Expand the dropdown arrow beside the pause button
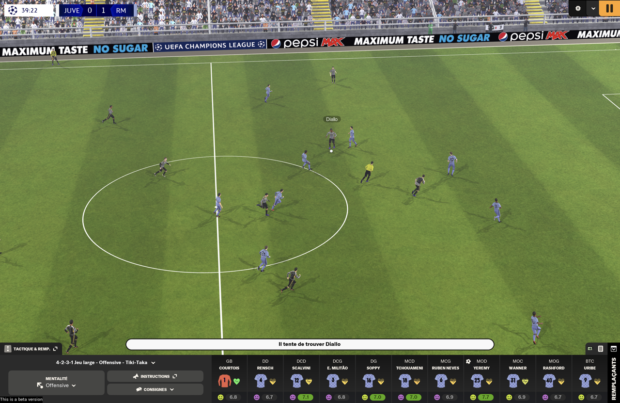The height and width of the screenshot is (403, 620). [x=592, y=8]
